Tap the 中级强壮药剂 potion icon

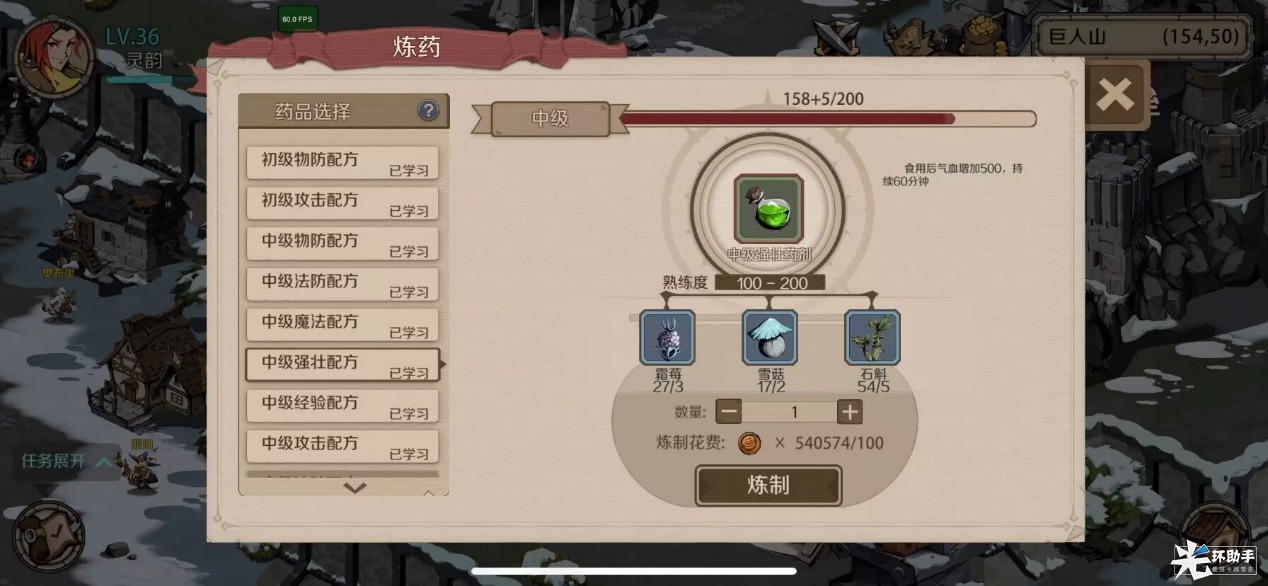(x=768, y=208)
